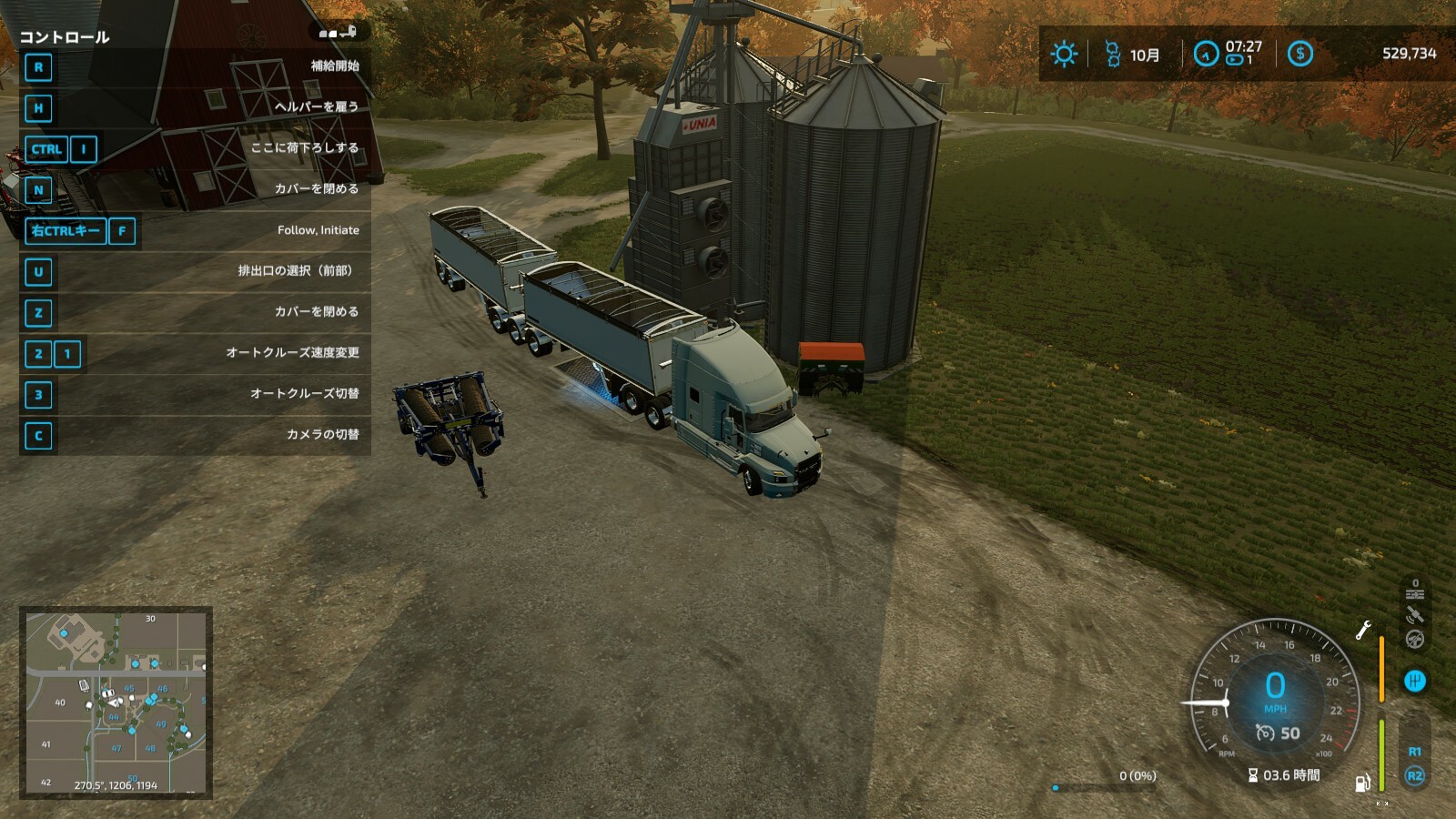Image resolution: width=1456 pixels, height=819 pixels.
Task: Select the wrench vehicle damage icon
Action: pos(1363,630)
